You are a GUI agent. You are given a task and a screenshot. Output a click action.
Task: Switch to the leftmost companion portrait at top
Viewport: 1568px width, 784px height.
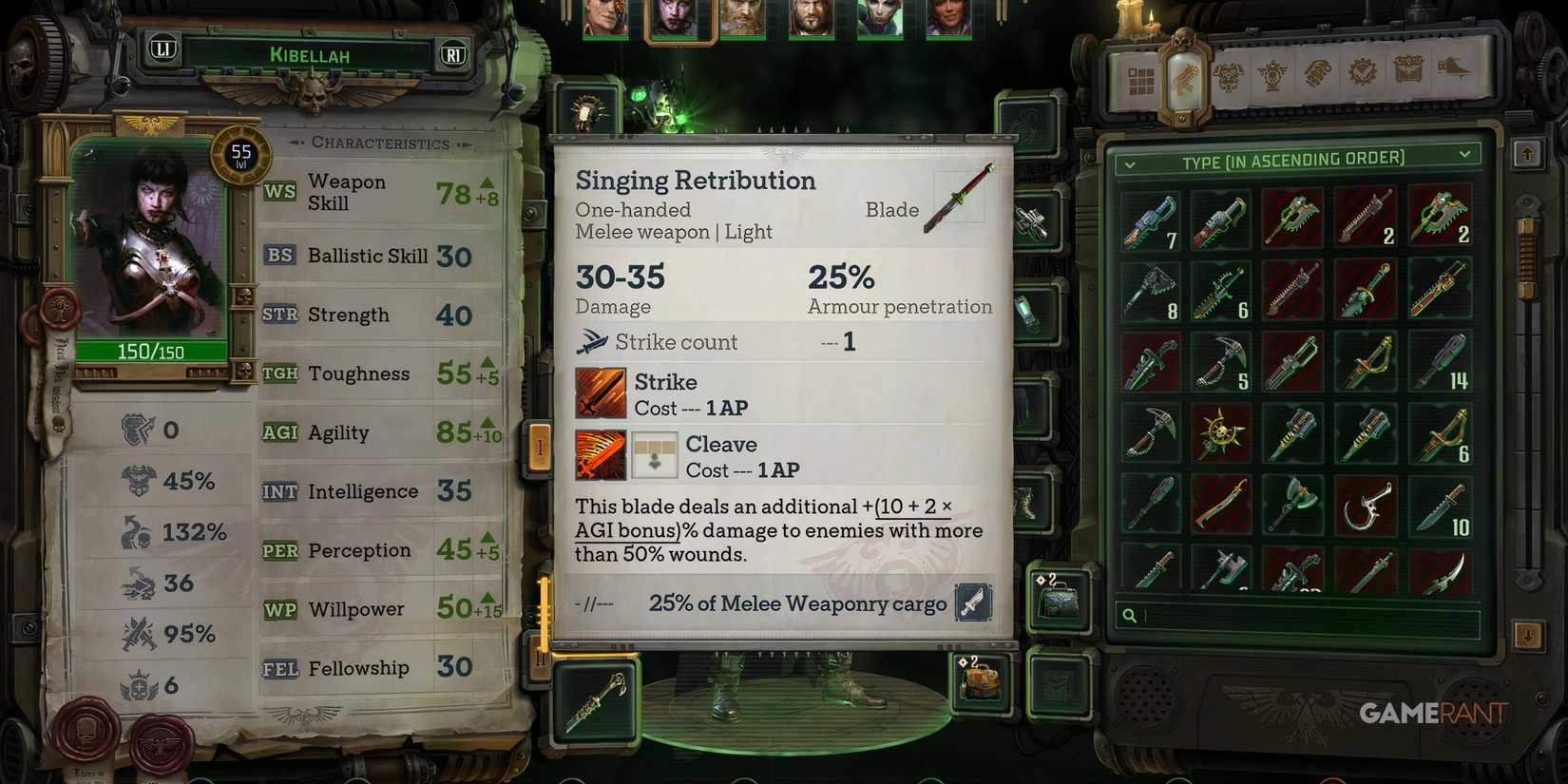coord(605,17)
